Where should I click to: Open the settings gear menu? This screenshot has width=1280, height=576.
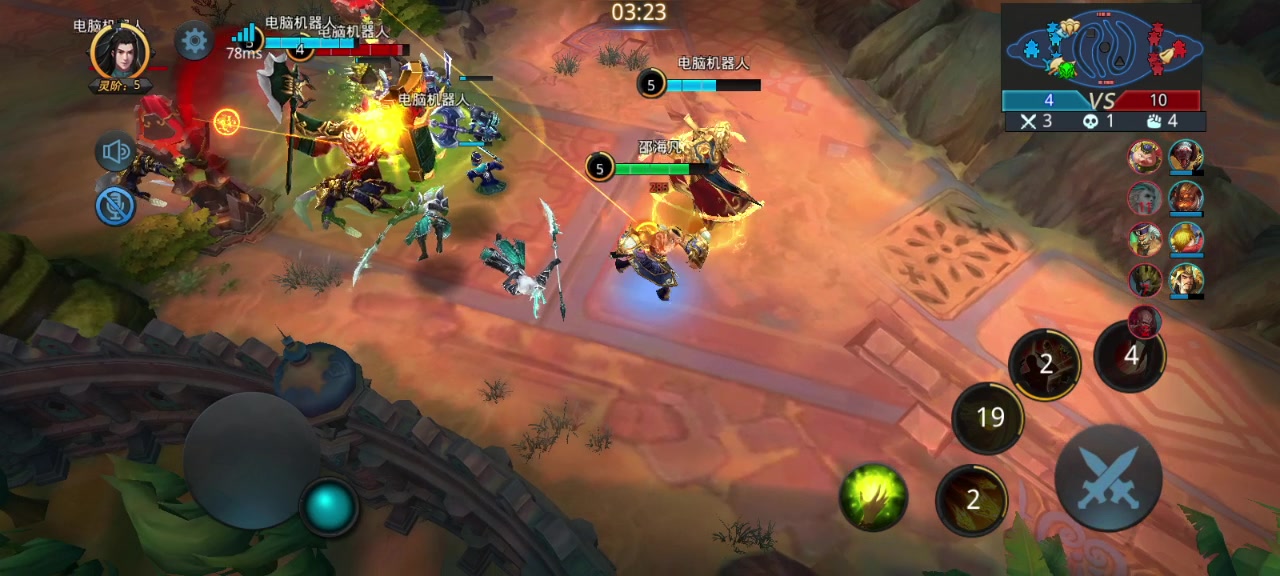[x=193, y=41]
